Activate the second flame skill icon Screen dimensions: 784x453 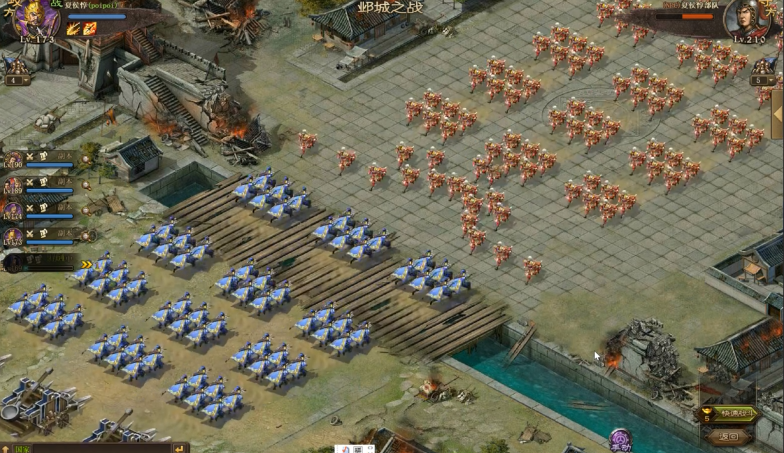(90, 29)
